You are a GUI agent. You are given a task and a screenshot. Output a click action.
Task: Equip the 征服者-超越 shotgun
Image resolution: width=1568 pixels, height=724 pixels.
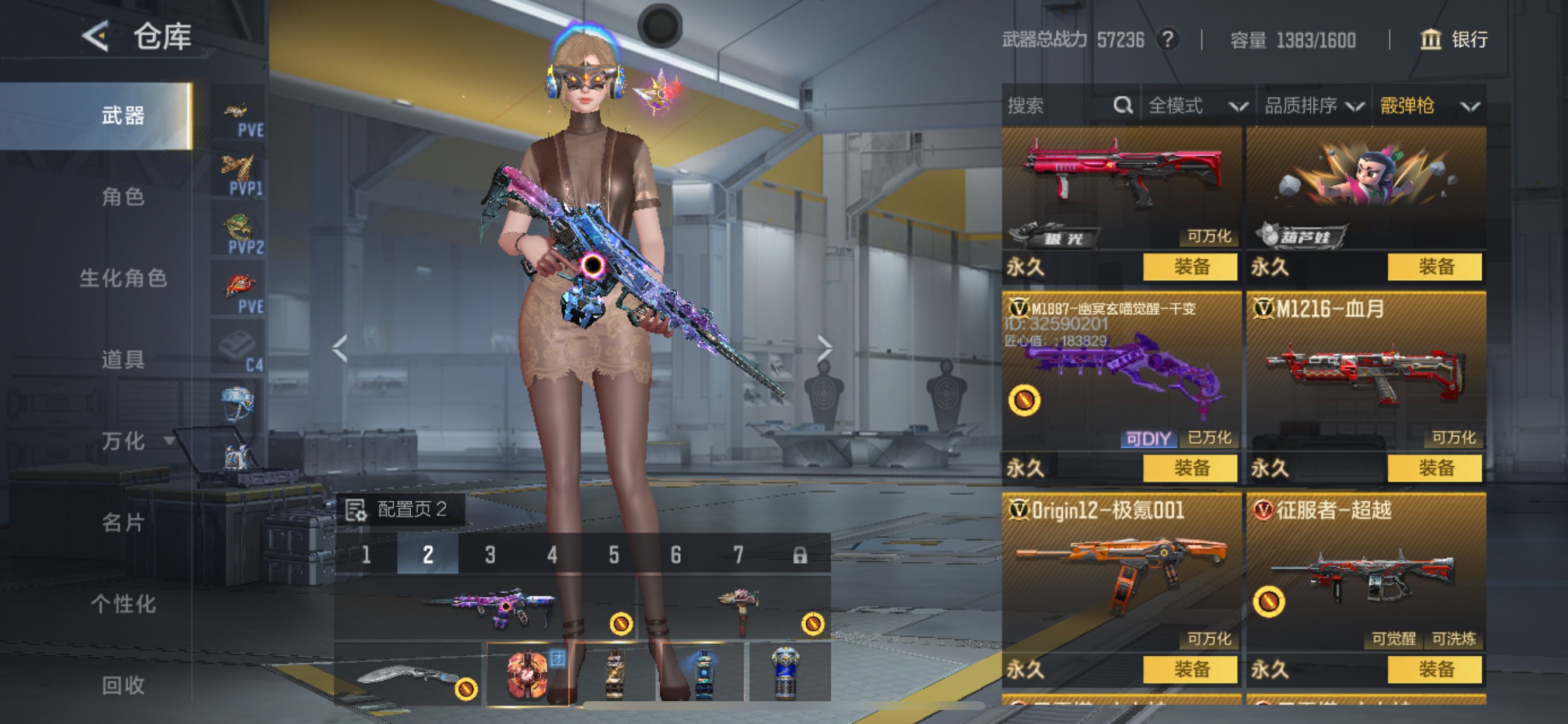point(1434,669)
